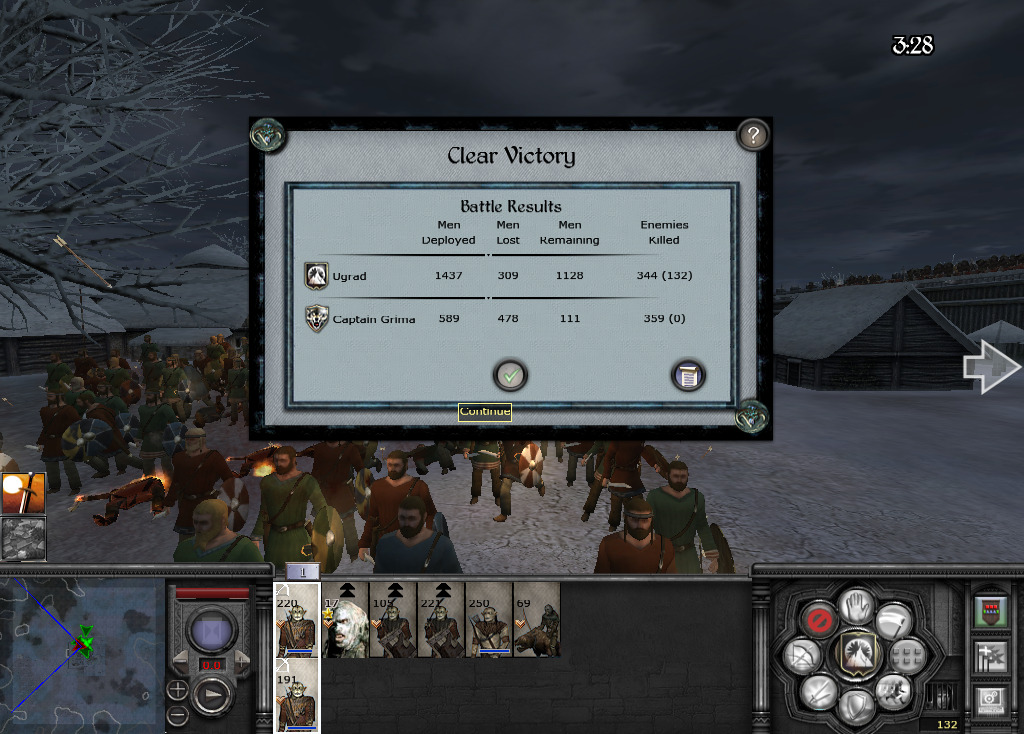This screenshot has width=1024, height=734.
Task: Select the unit card with 191 men
Action: tap(297, 696)
